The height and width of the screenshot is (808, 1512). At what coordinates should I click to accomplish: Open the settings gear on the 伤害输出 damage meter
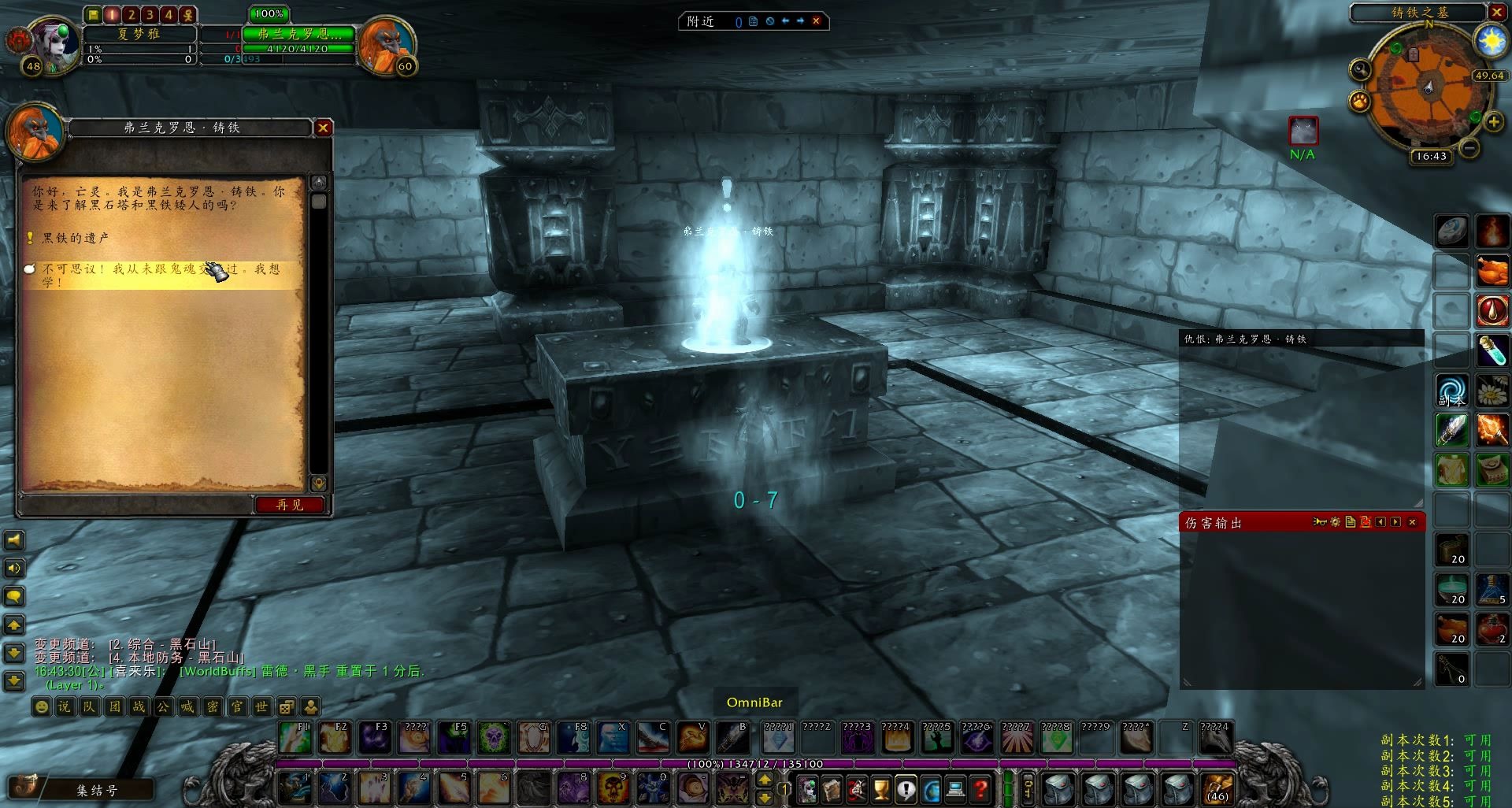tap(1336, 522)
